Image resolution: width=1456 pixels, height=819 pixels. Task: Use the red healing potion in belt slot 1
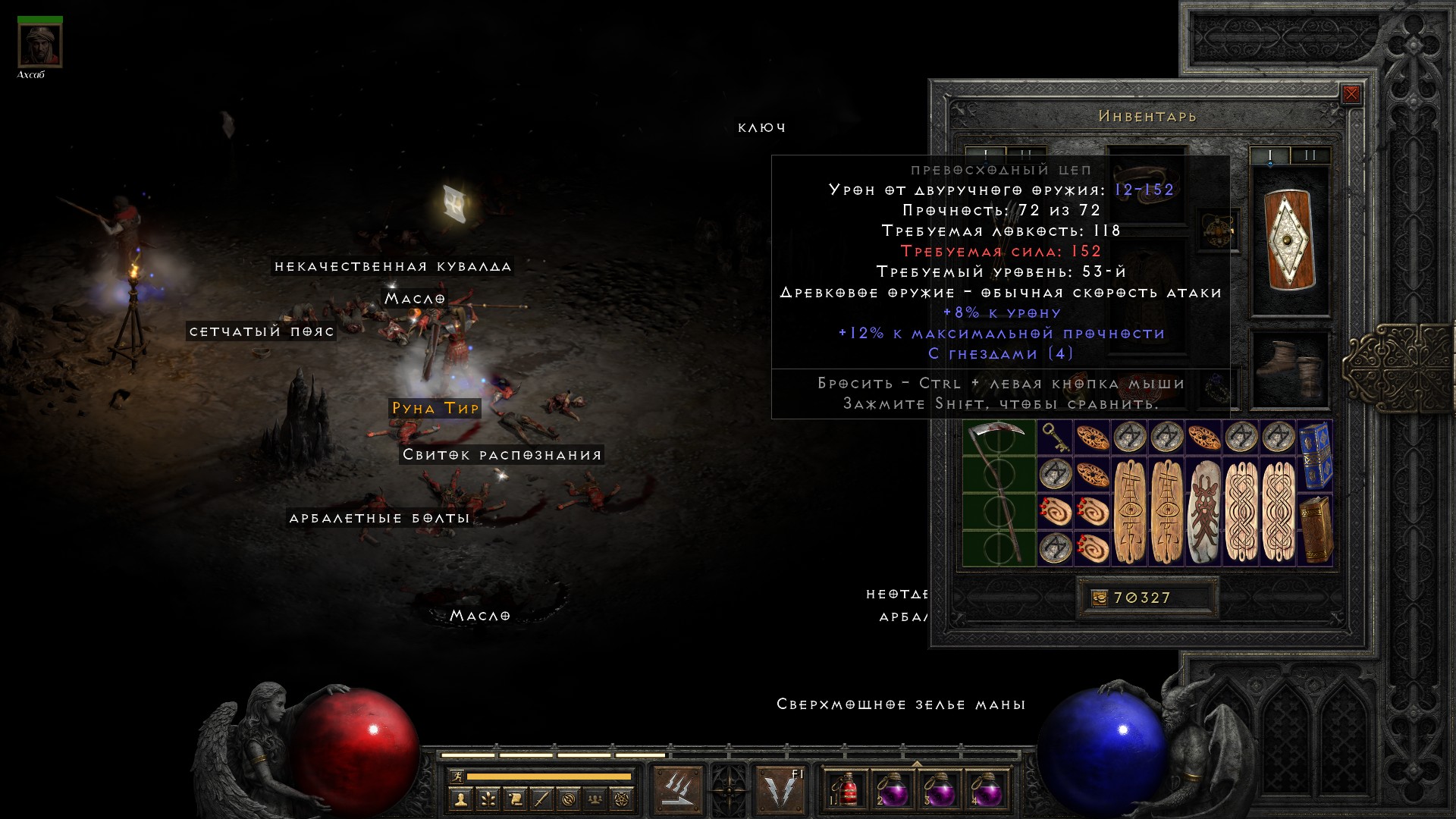(x=847, y=789)
